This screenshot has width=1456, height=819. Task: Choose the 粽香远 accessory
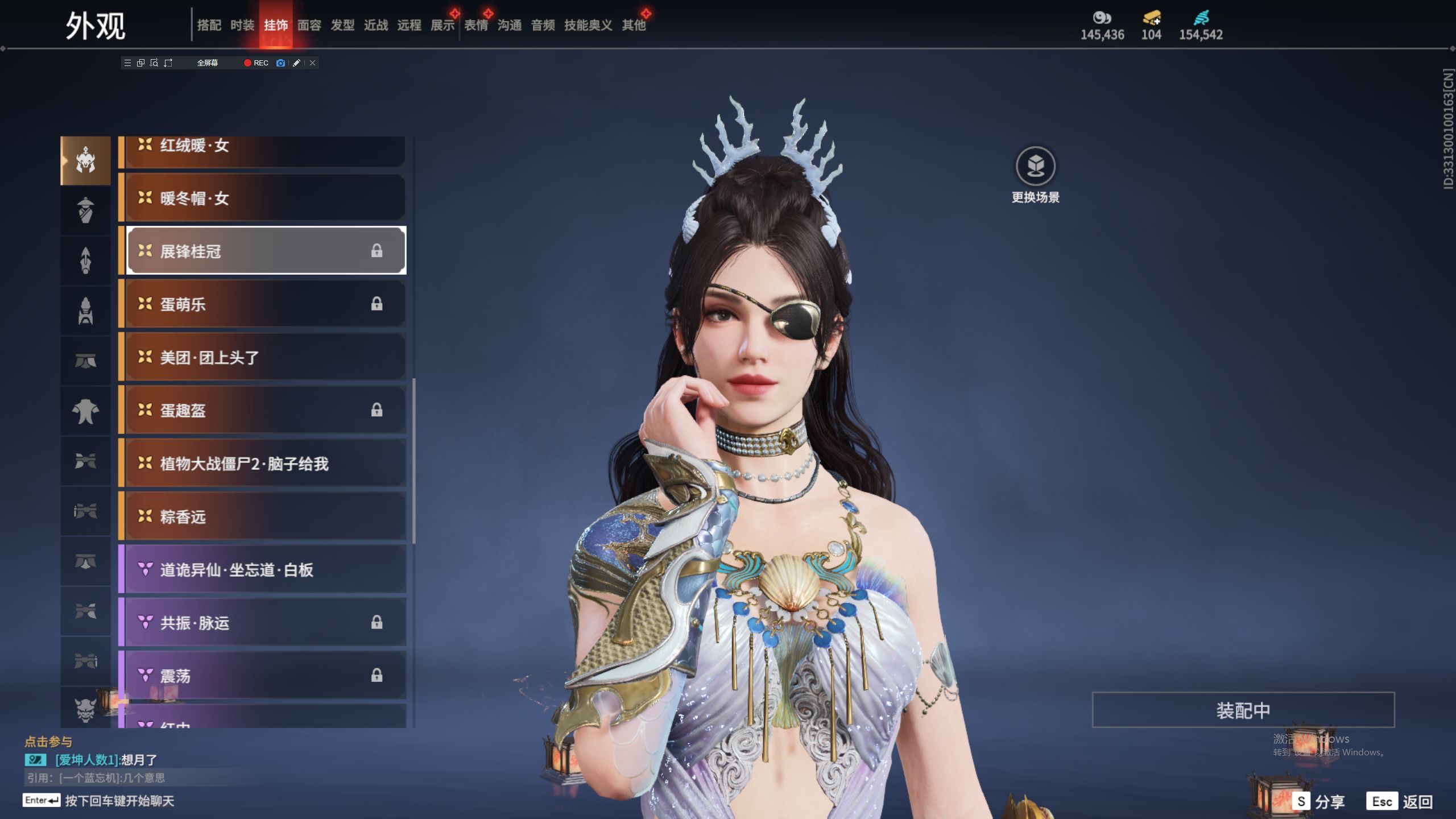pos(265,516)
